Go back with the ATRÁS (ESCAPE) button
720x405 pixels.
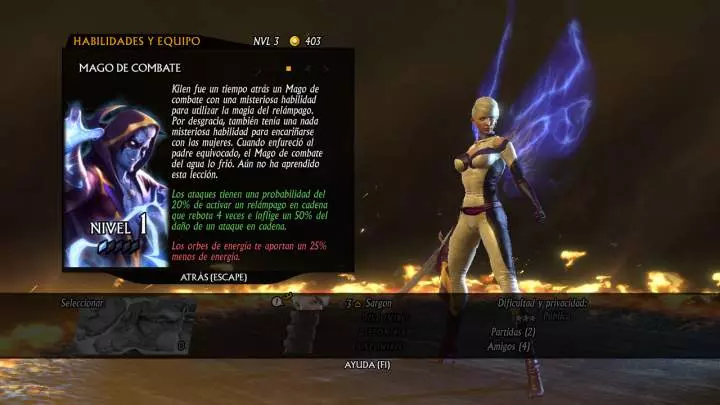pos(214,276)
